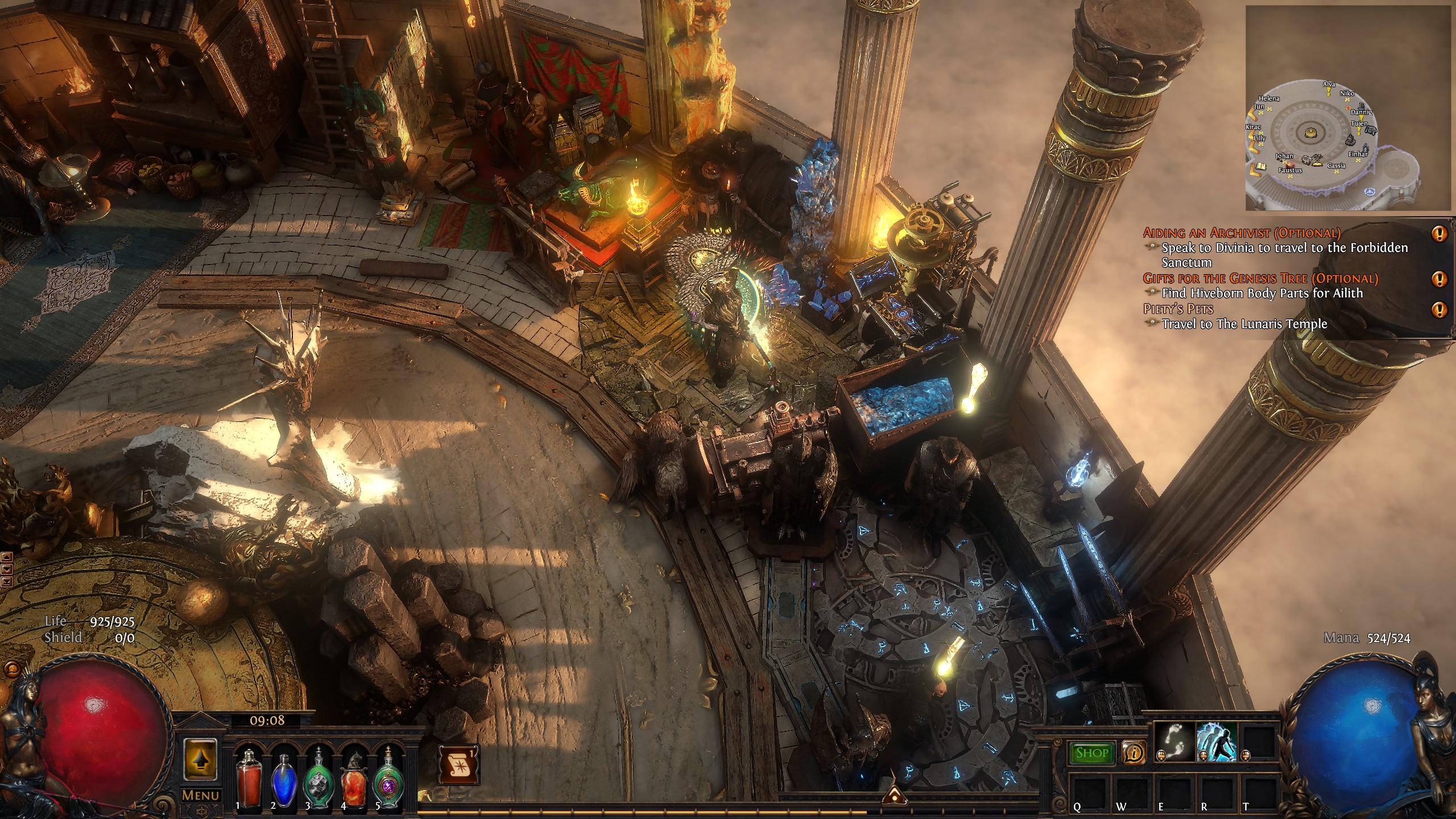Click the alert icon beside Piety's Pets
This screenshot has width=1456, height=819.
tap(1439, 309)
